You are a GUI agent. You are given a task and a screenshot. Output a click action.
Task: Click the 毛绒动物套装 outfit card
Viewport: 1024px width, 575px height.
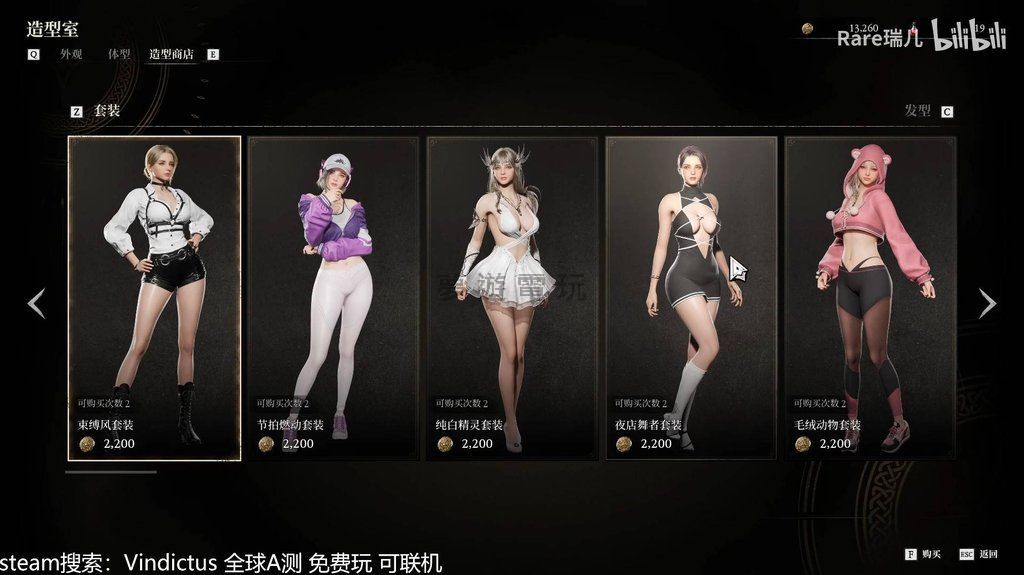870,298
